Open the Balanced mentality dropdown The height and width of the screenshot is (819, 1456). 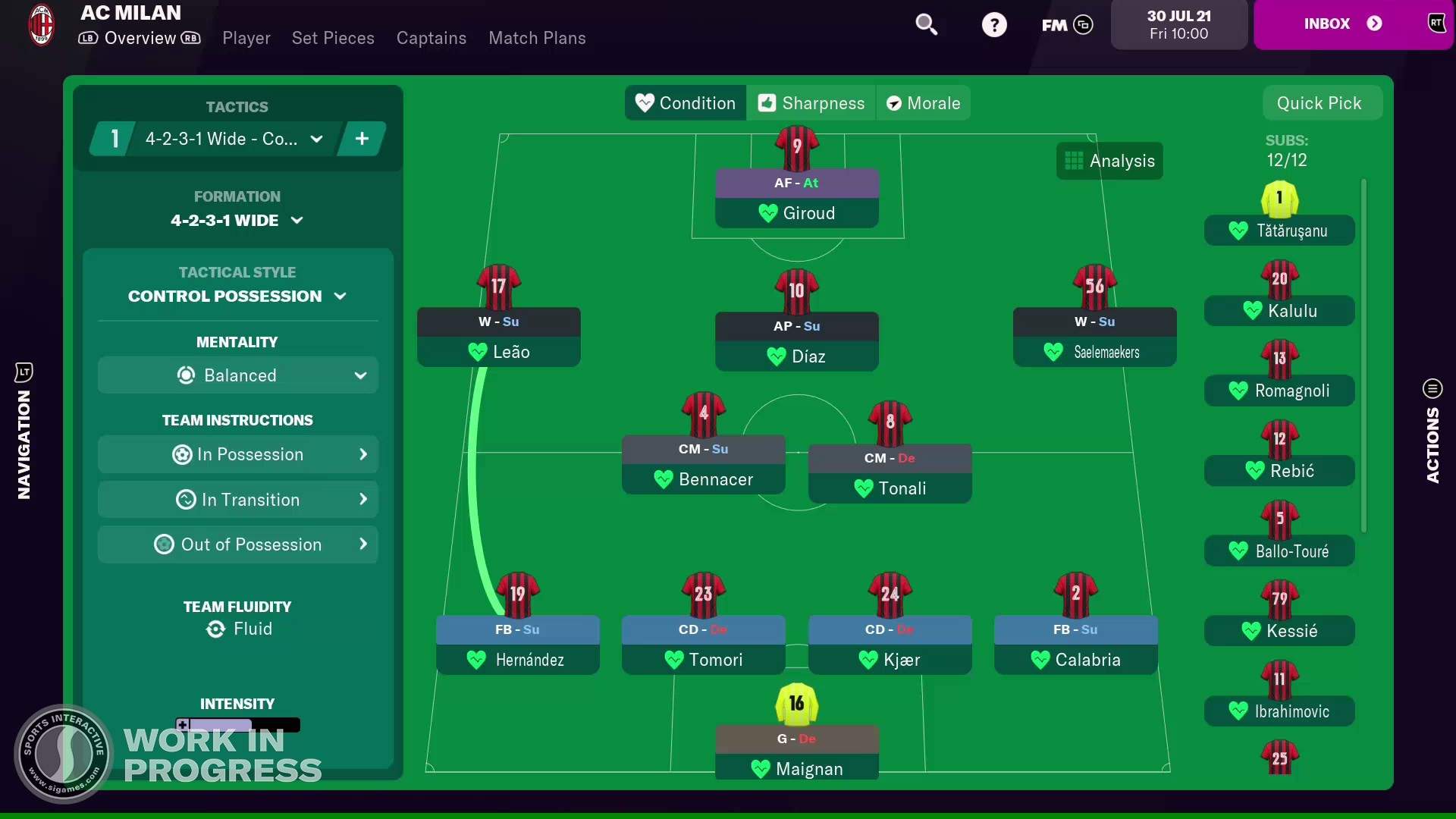pyautogui.click(x=237, y=375)
